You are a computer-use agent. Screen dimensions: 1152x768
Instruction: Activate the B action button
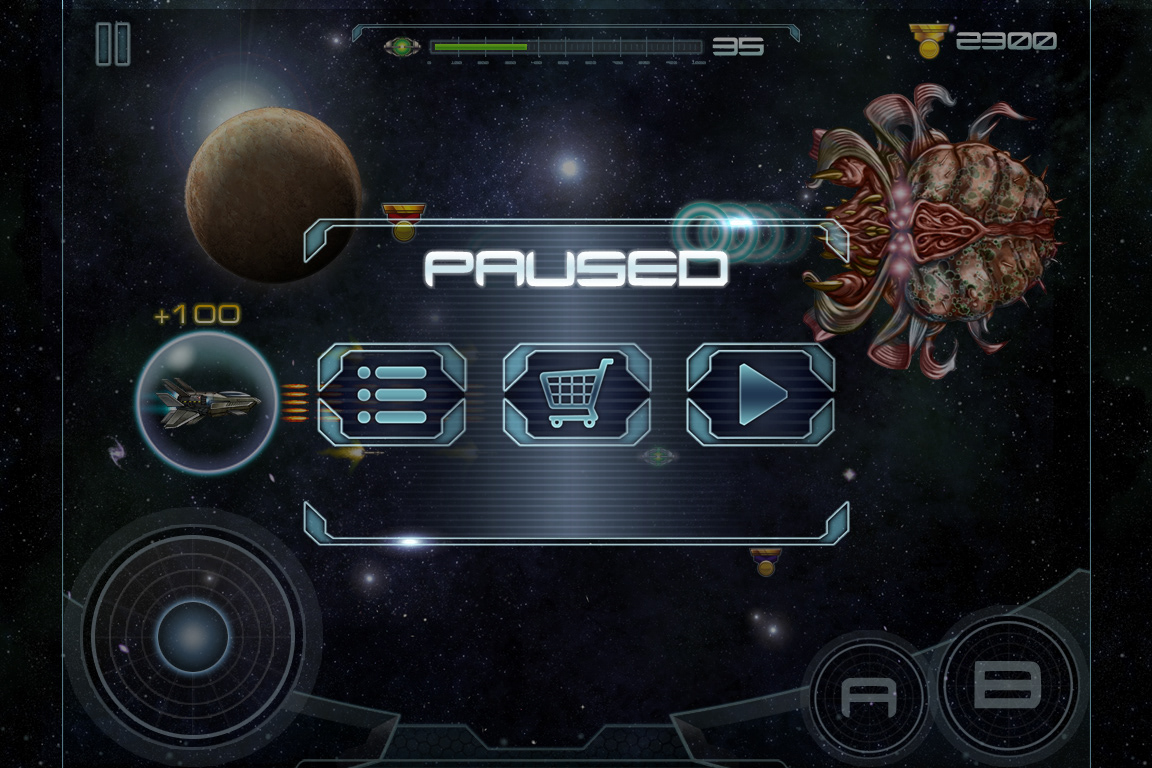coord(1006,685)
